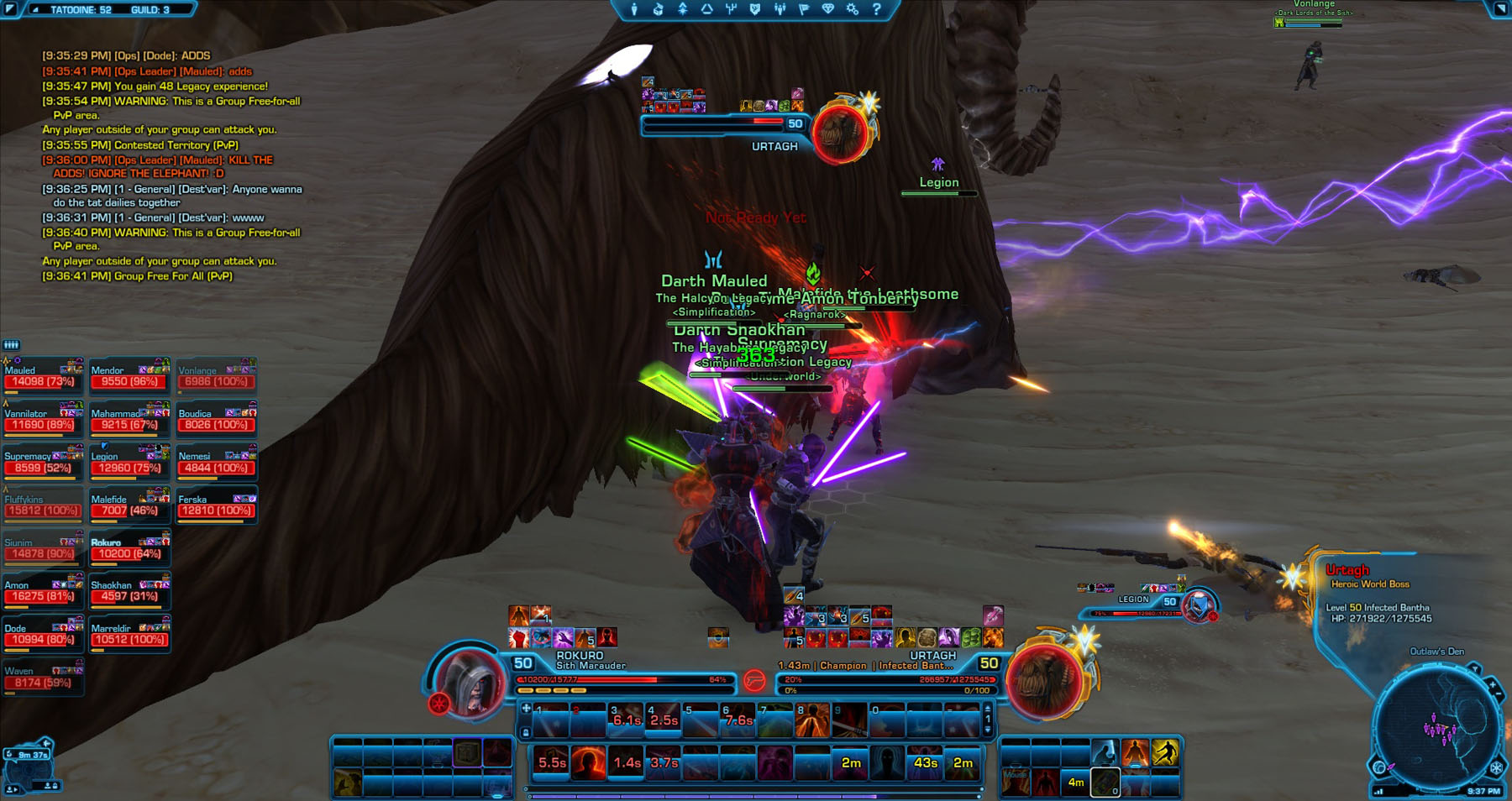Open the character sheet from the top menu

tap(634, 9)
